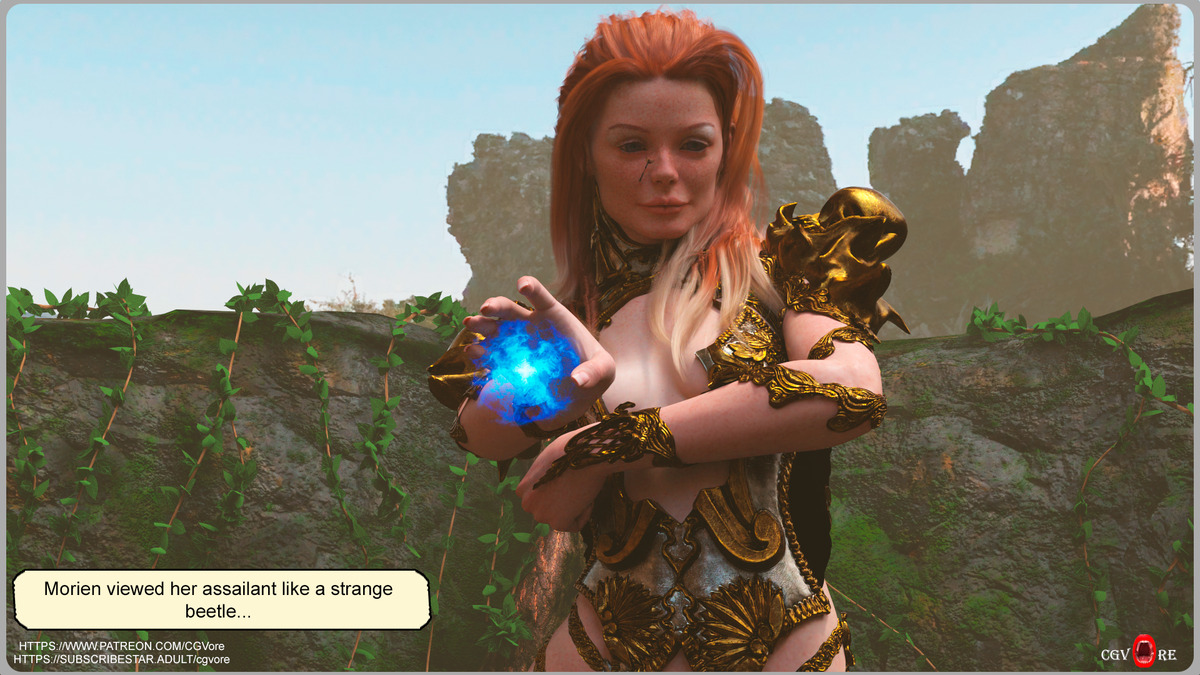Open the SubscribeStar cgvore link
Image resolution: width=1200 pixels, height=675 pixels.
(122, 660)
